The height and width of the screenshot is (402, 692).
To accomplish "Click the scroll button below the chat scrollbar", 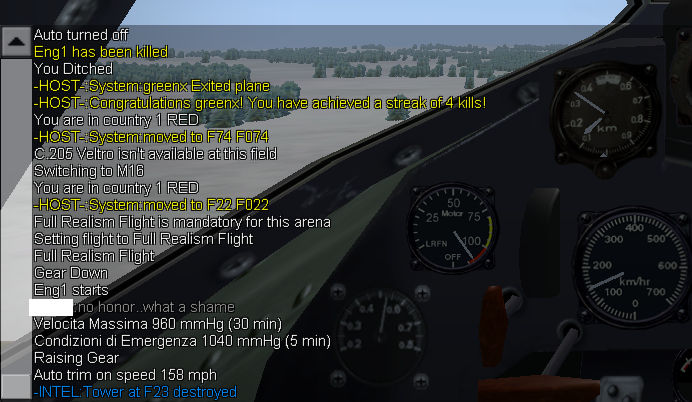I will click(15, 387).
